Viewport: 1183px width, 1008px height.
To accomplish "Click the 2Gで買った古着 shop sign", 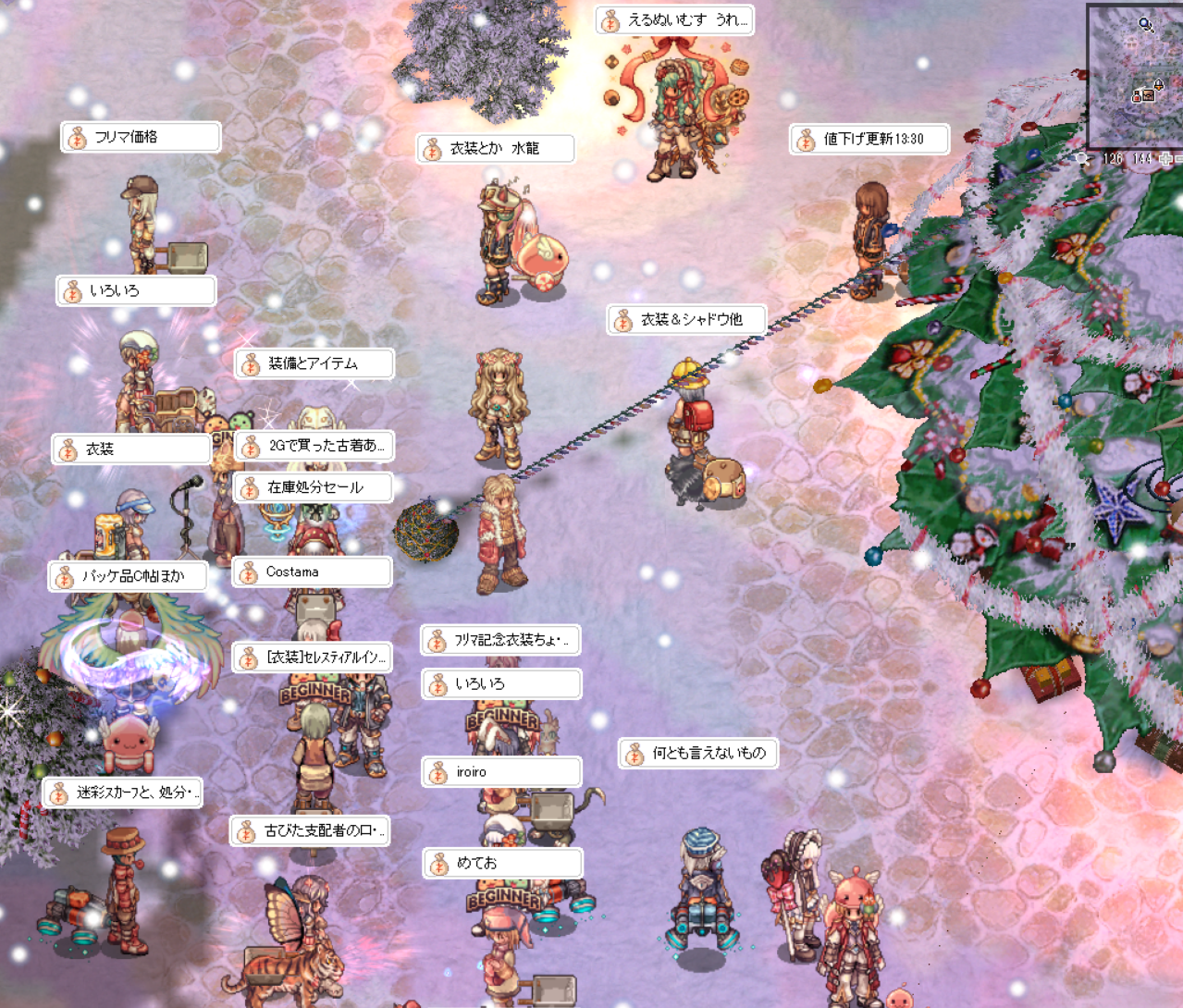I will click(x=314, y=446).
